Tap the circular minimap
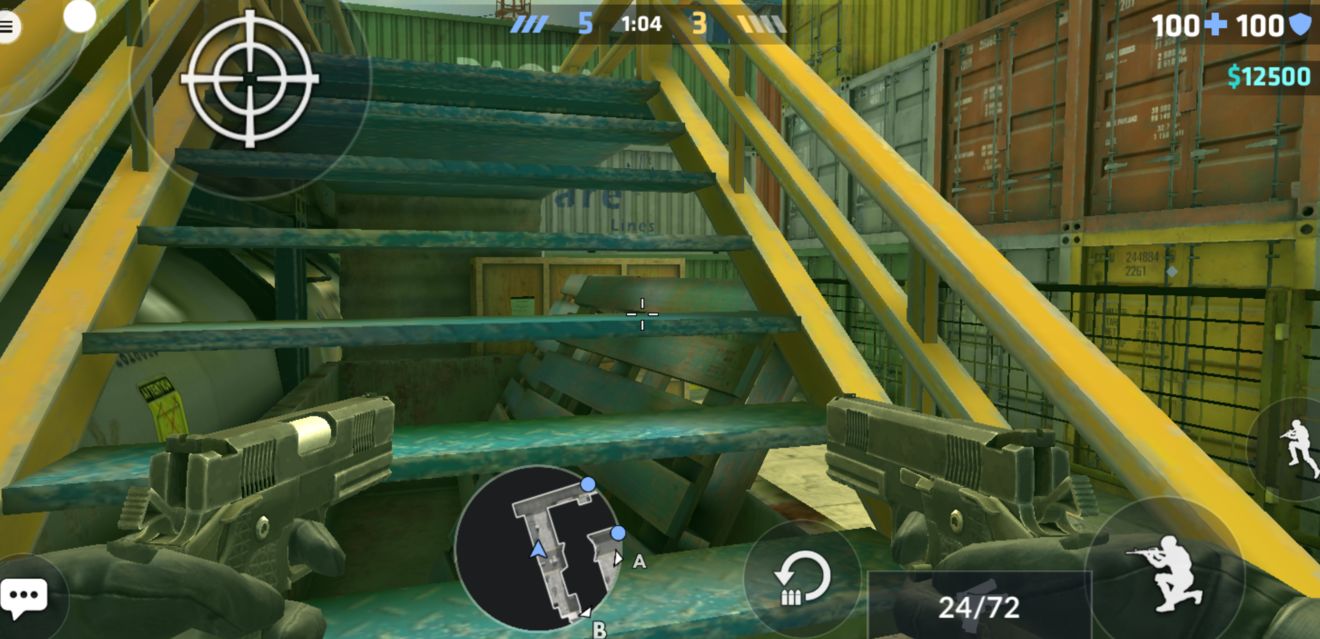1320x639 pixels. 538,548
